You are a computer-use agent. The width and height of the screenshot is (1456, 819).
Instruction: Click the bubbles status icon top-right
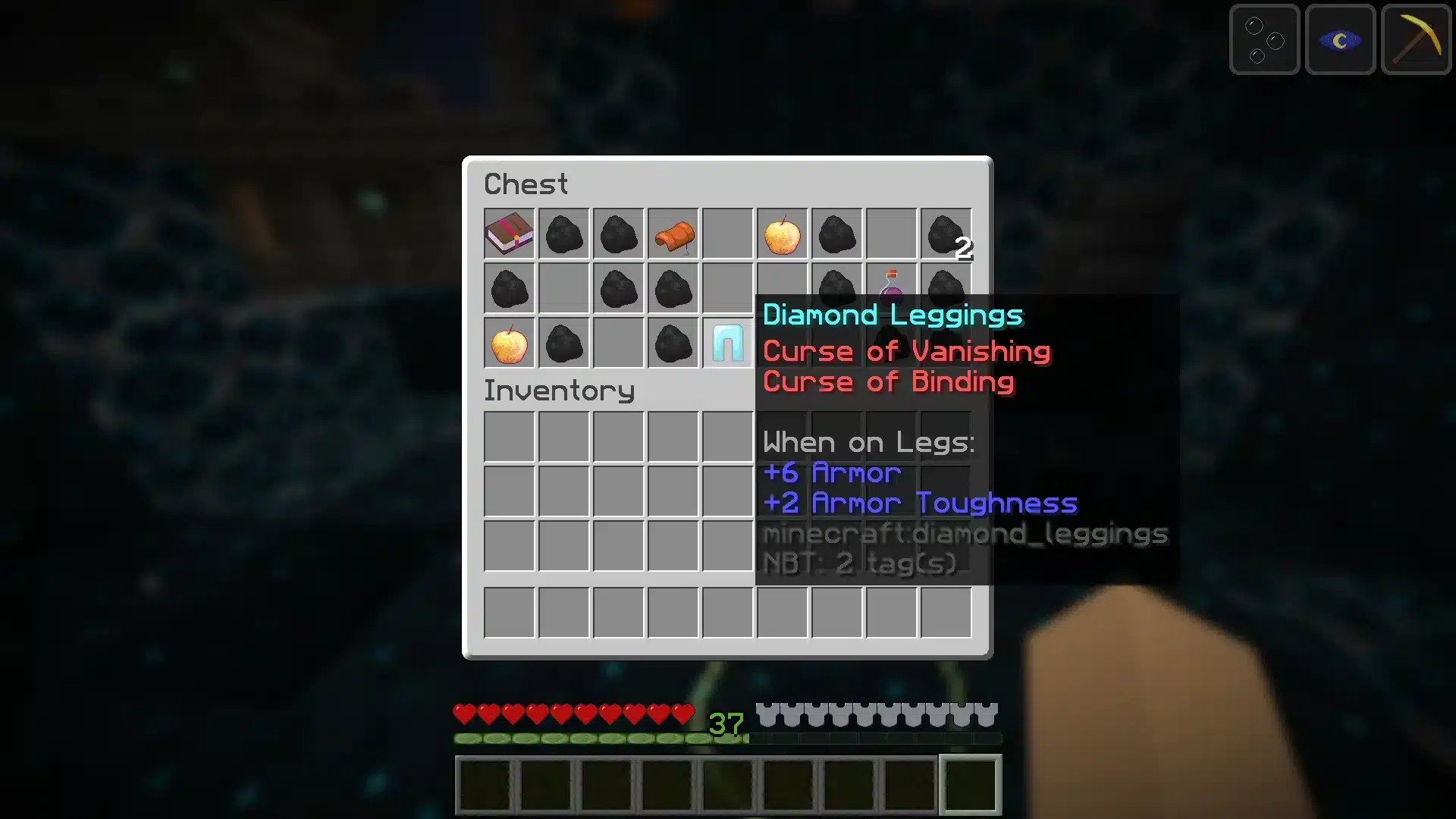coord(1263,39)
